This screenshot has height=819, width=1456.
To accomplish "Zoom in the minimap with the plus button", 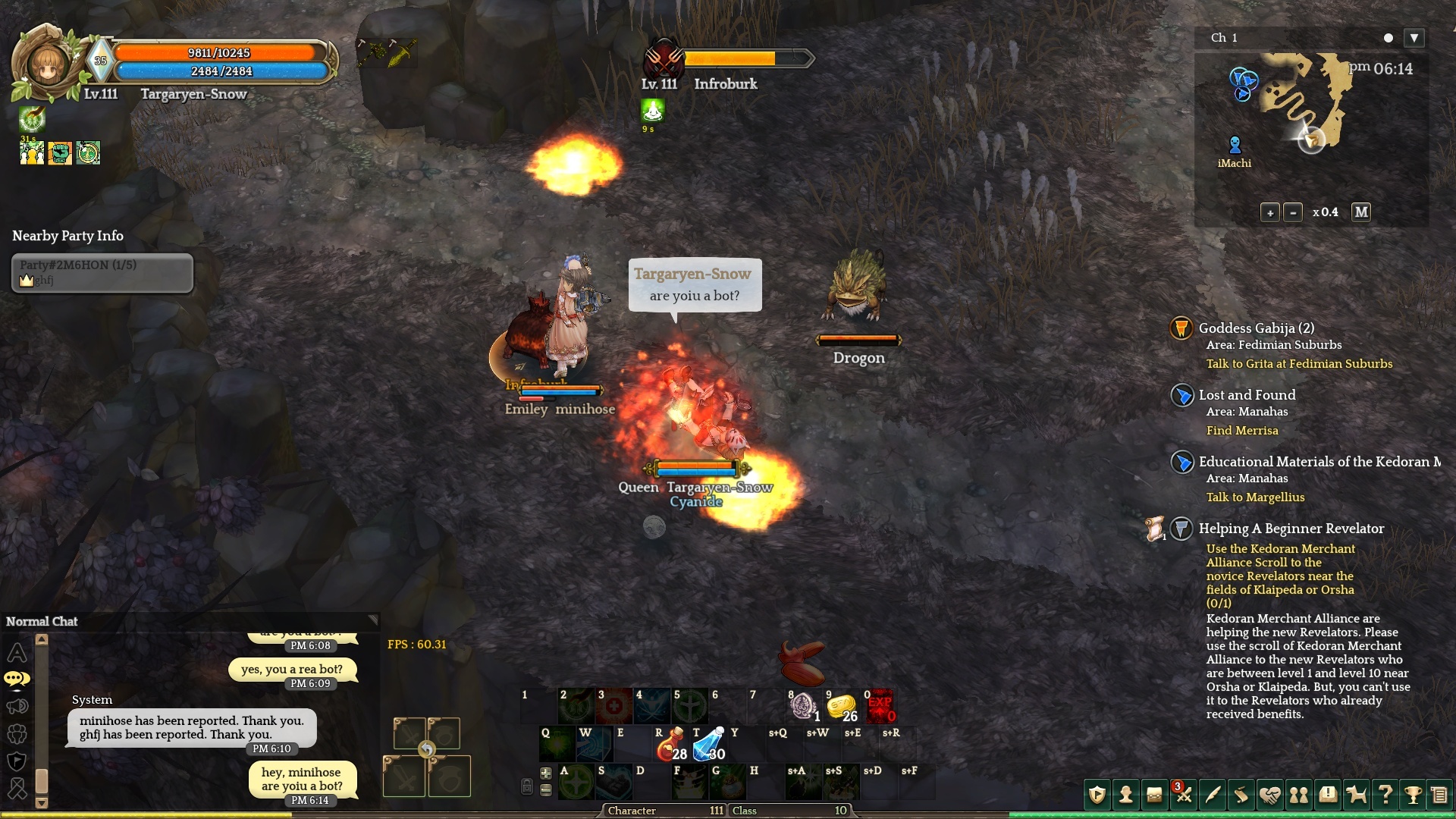I will (x=1270, y=213).
